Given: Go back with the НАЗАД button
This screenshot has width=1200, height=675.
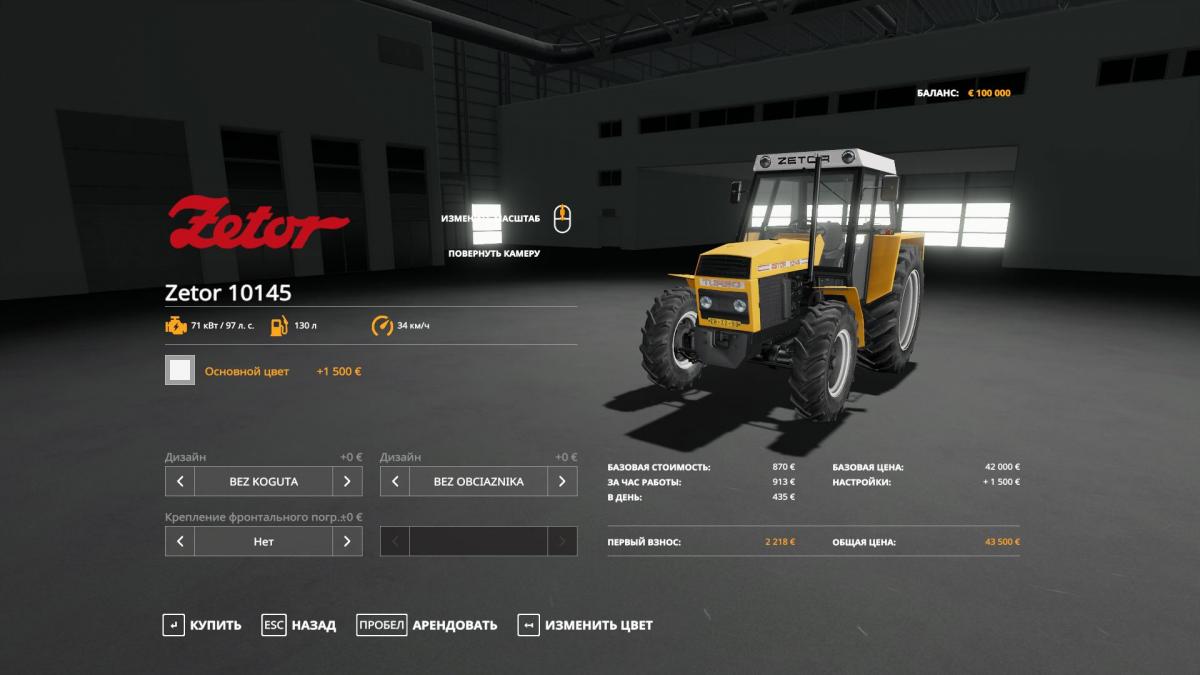Looking at the screenshot, I should pyautogui.click(x=299, y=625).
